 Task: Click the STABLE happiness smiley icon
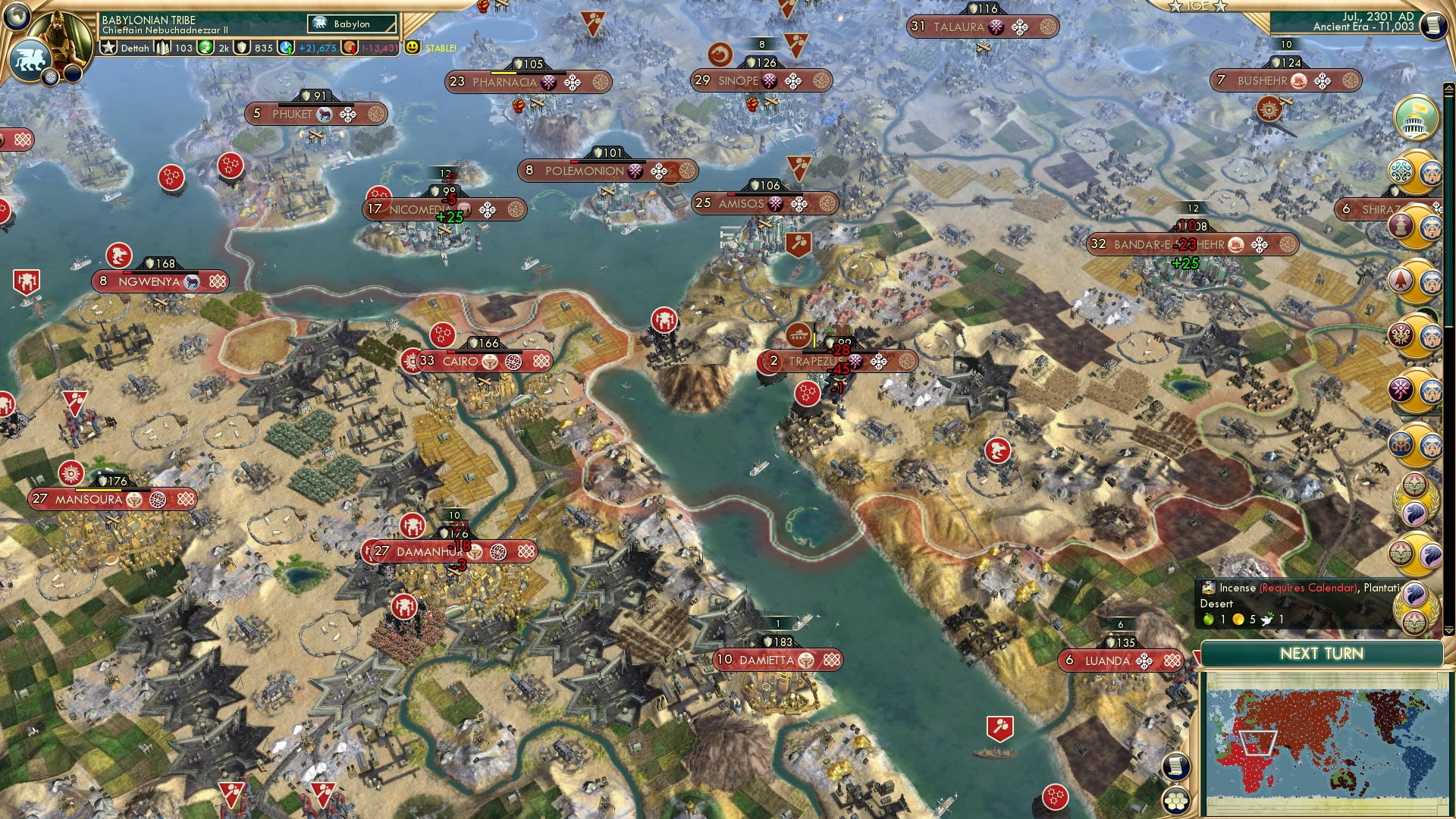click(412, 47)
